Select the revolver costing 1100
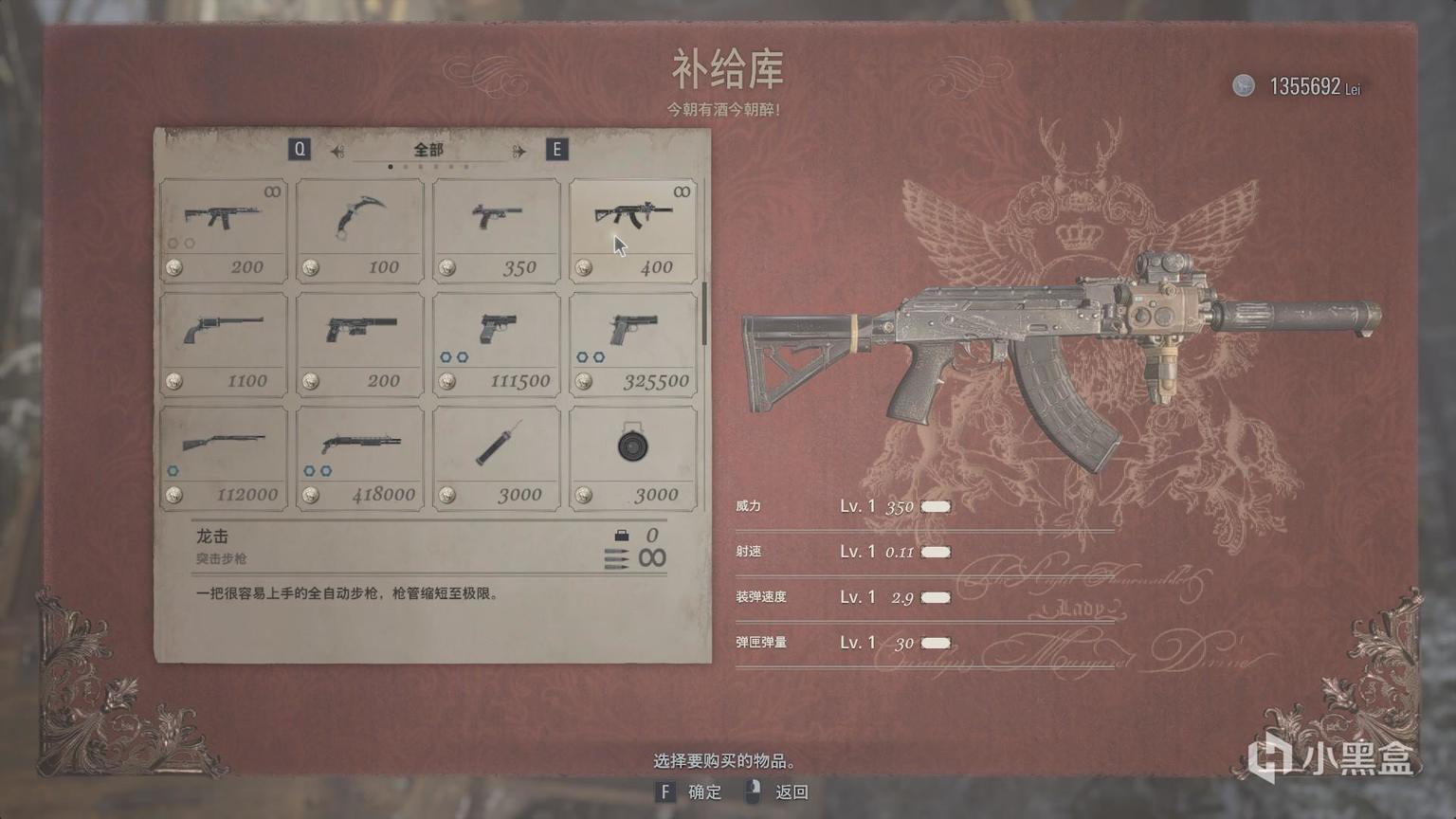 click(224, 344)
